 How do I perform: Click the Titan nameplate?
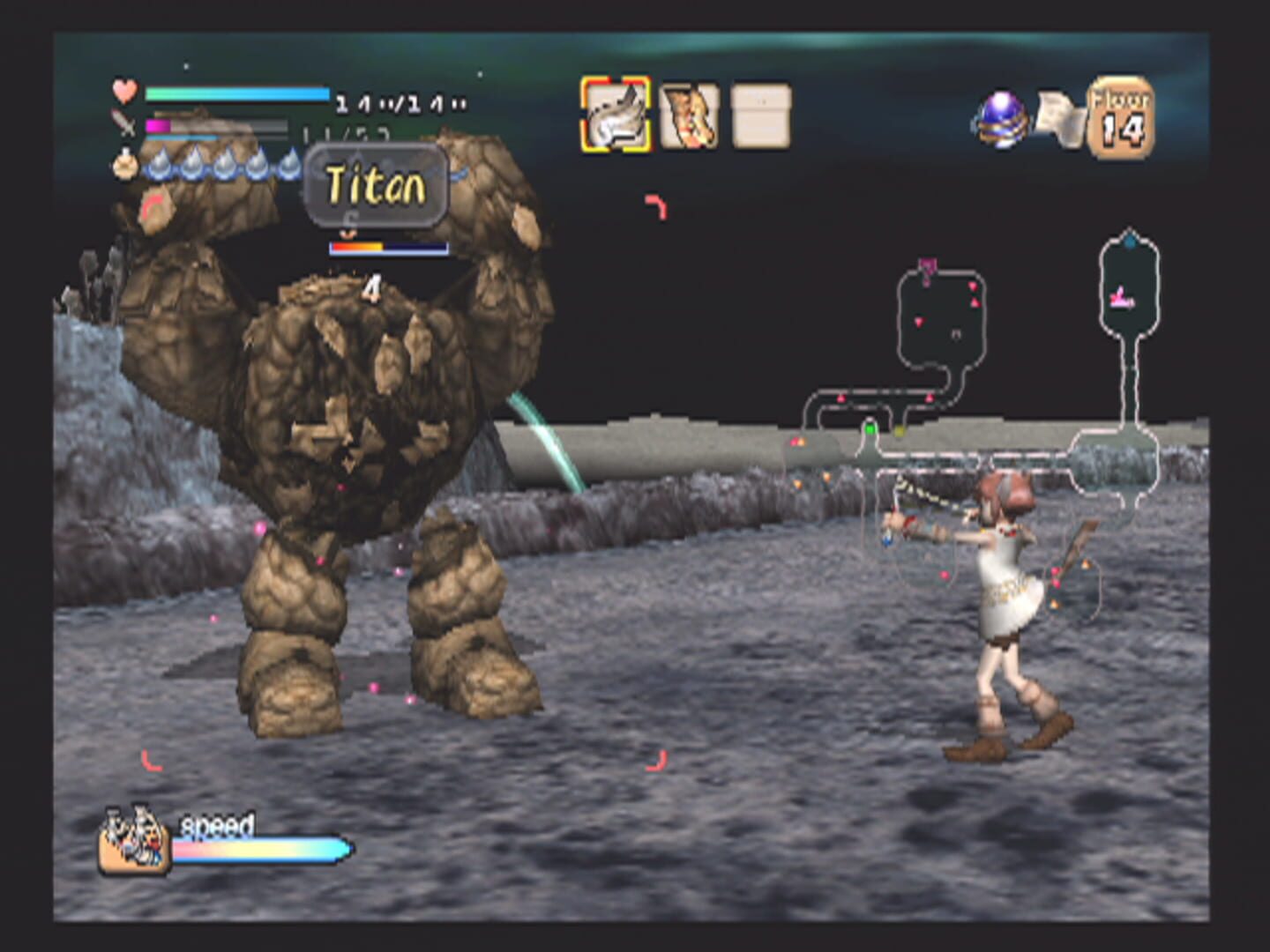click(x=375, y=183)
